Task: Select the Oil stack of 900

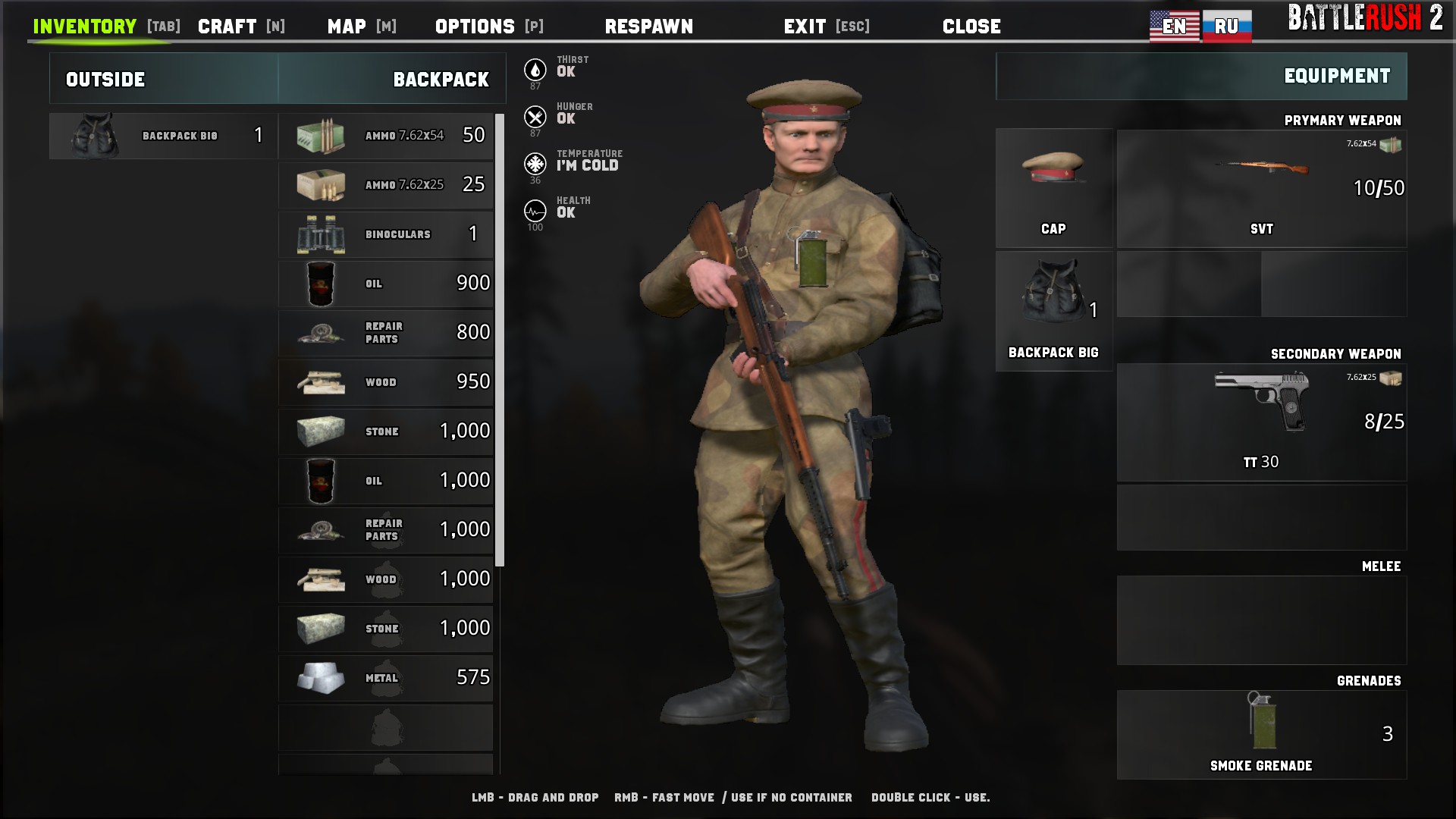Action: click(x=386, y=284)
